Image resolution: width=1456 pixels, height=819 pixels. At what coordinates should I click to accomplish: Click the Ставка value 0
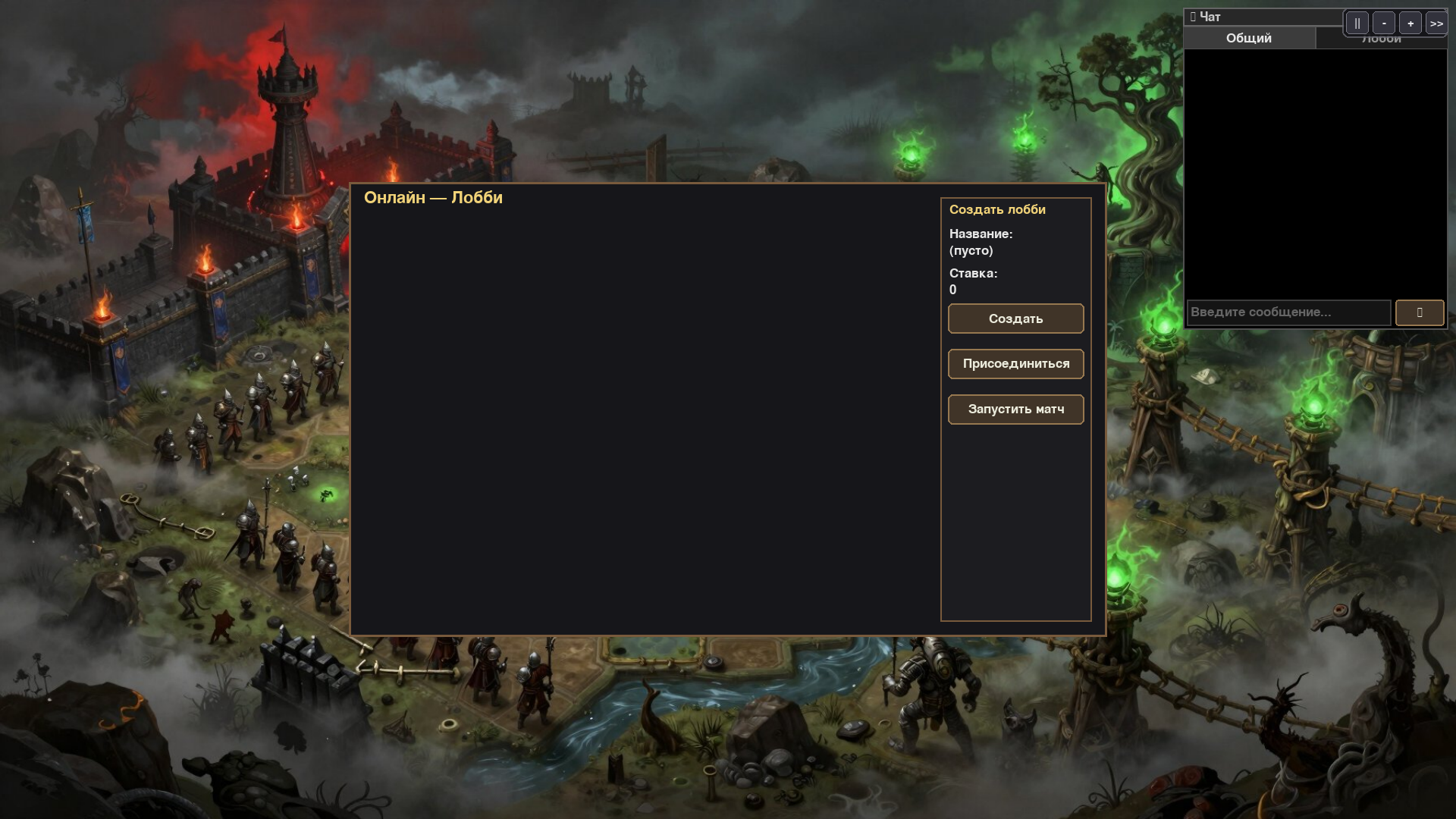[x=951, y=289]
